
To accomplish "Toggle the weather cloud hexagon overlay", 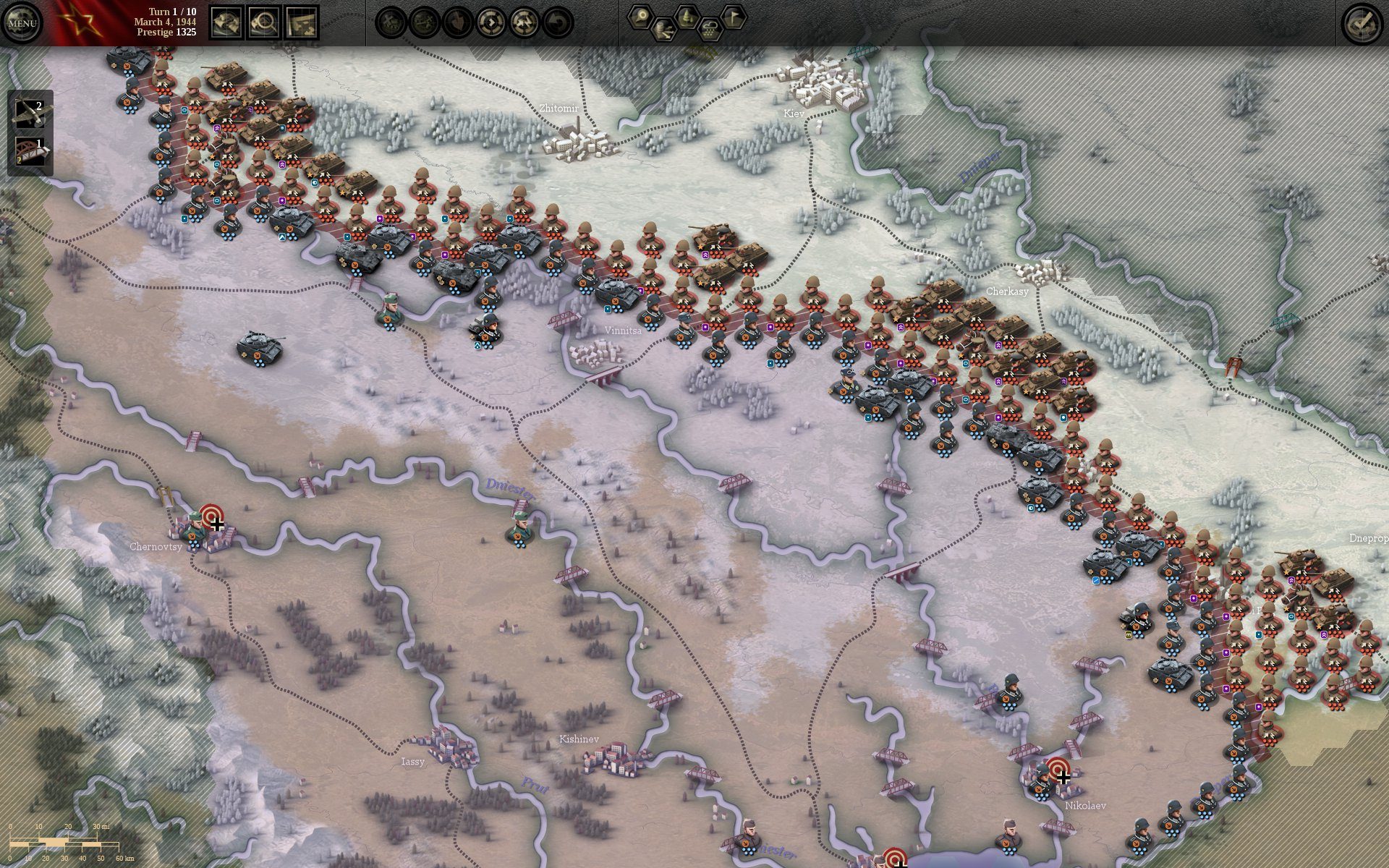I will (710, 30).
